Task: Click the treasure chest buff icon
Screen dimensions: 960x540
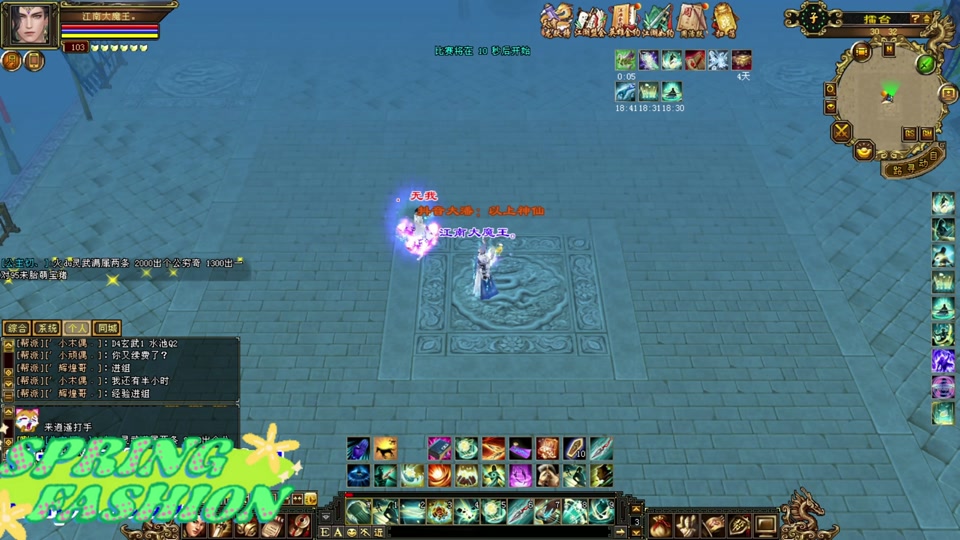Action: (741, 60)
